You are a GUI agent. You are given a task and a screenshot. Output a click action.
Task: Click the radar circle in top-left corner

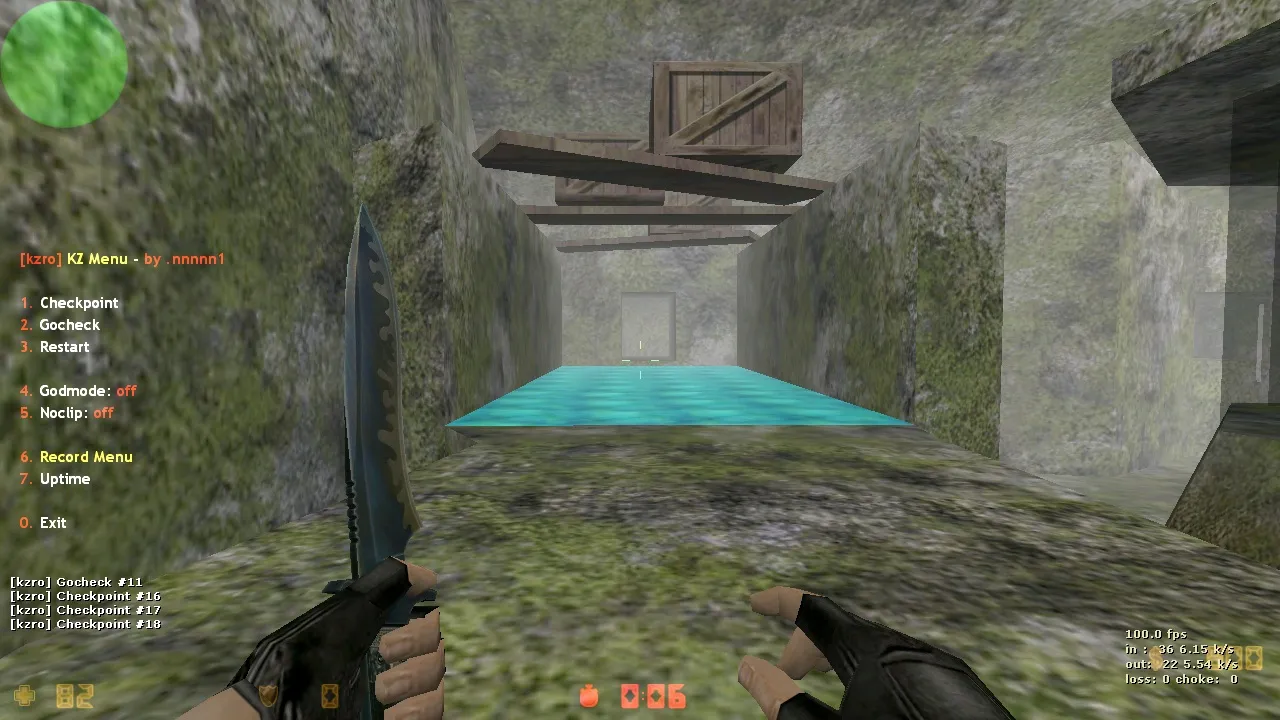[64, 64]
